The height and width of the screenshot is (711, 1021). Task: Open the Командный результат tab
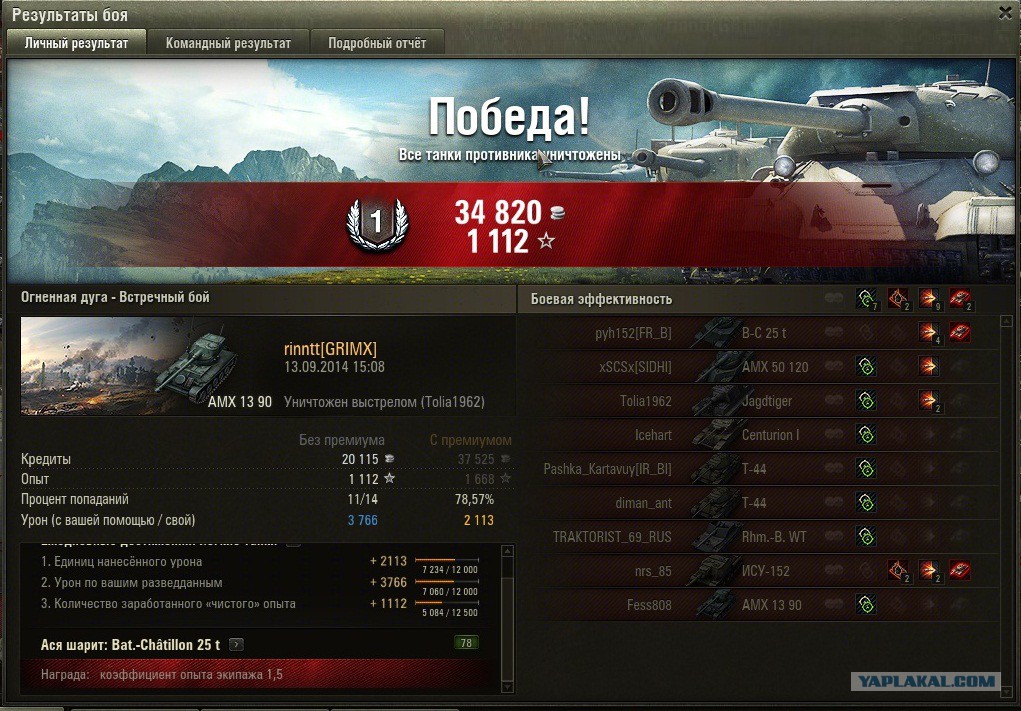tap(228, 43)
